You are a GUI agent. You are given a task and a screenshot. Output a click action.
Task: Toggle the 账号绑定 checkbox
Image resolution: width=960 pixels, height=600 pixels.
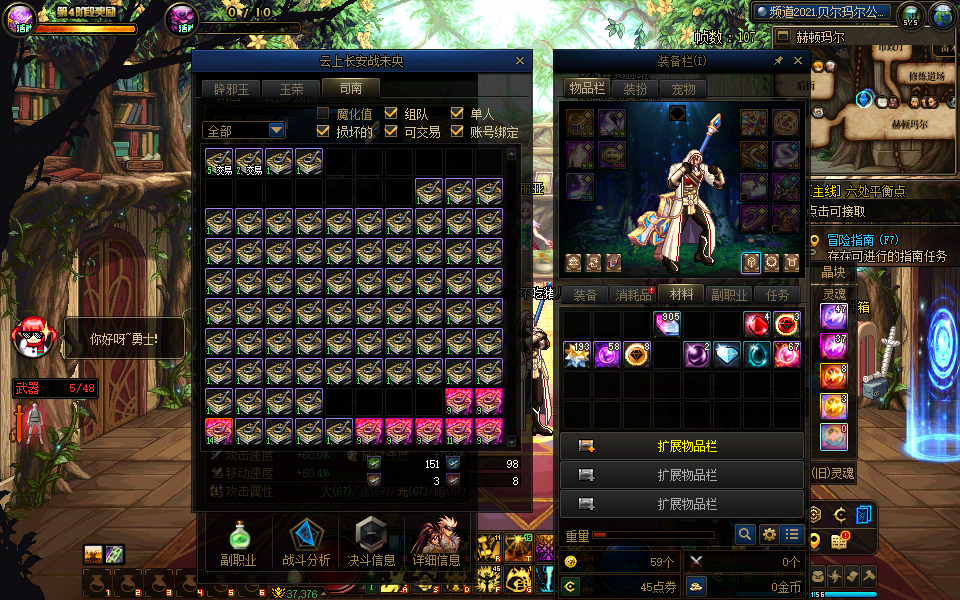[458, 131]
